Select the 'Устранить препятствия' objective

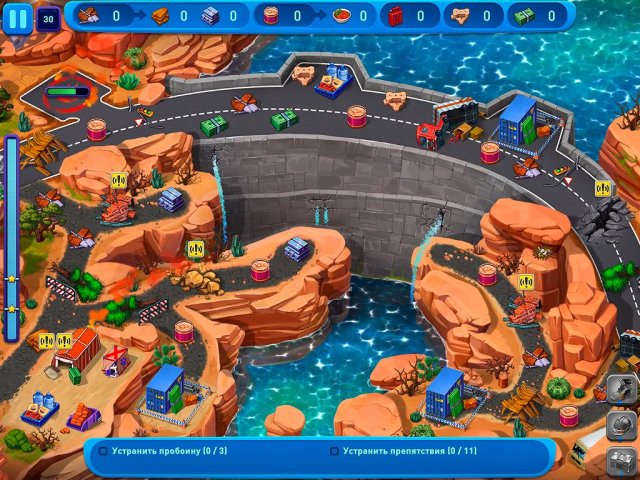[x=389, y=451]
